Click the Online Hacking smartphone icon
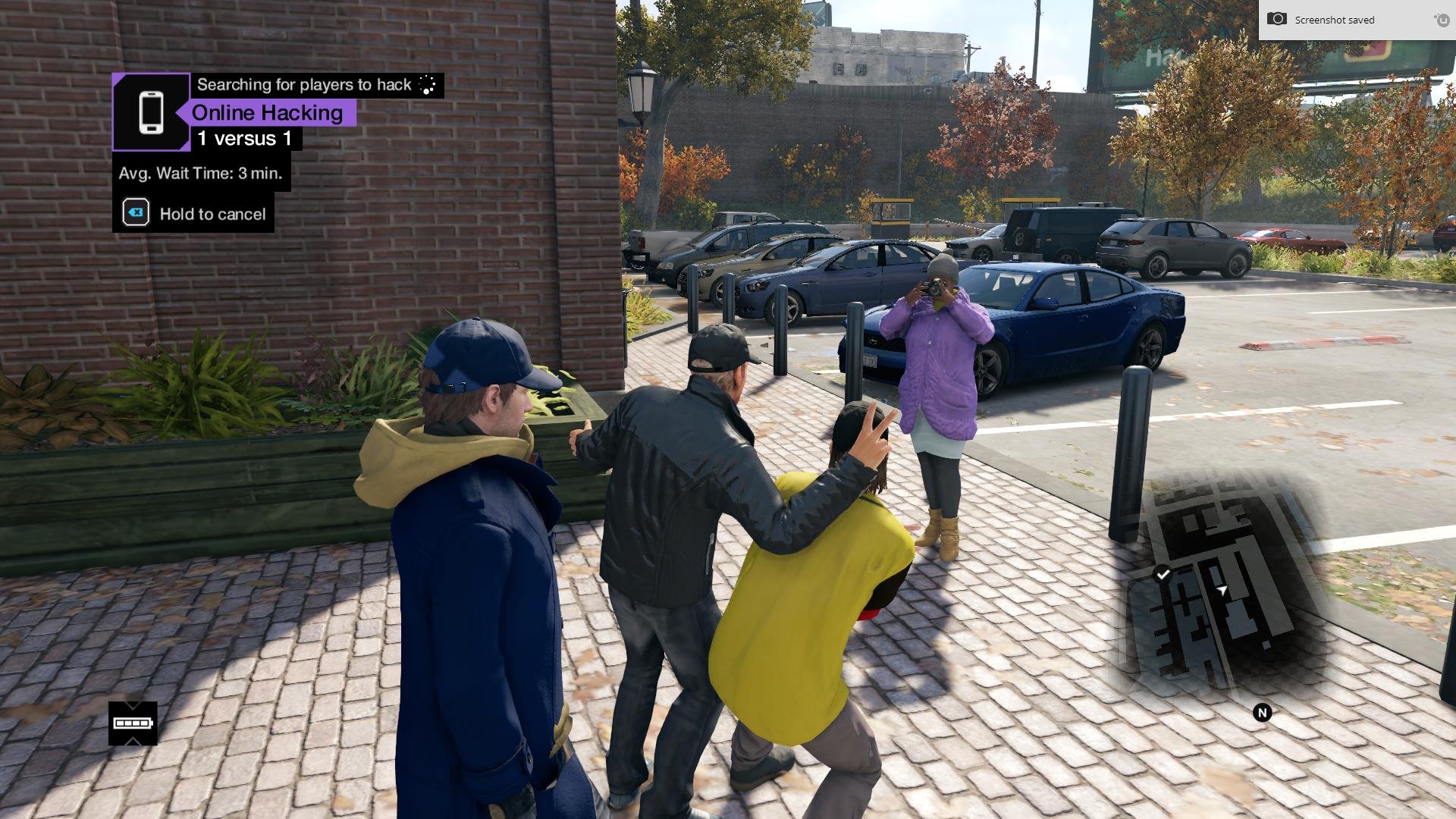 [x=151, y=112]
